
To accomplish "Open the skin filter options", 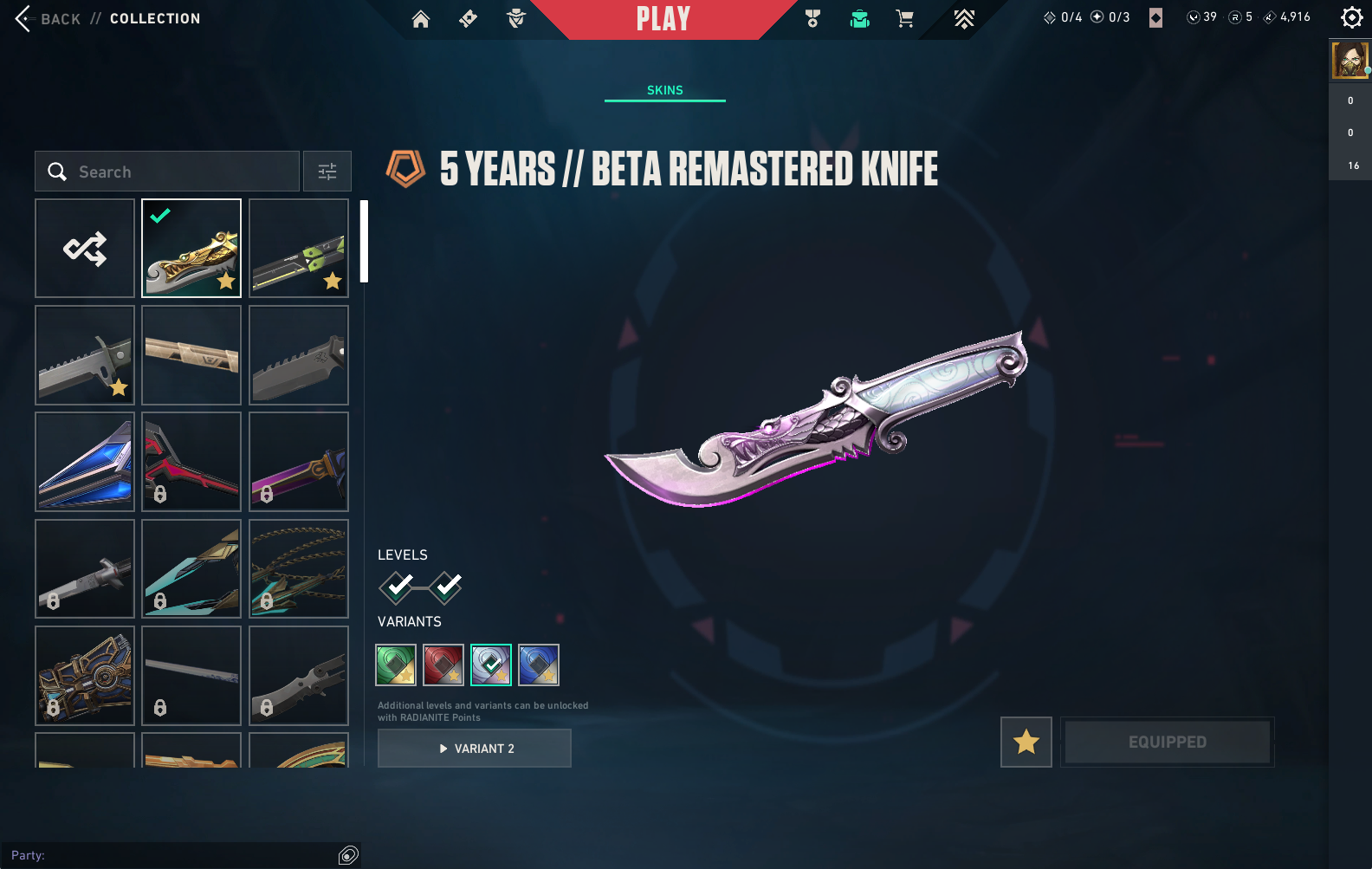I will tap(327, 172).
